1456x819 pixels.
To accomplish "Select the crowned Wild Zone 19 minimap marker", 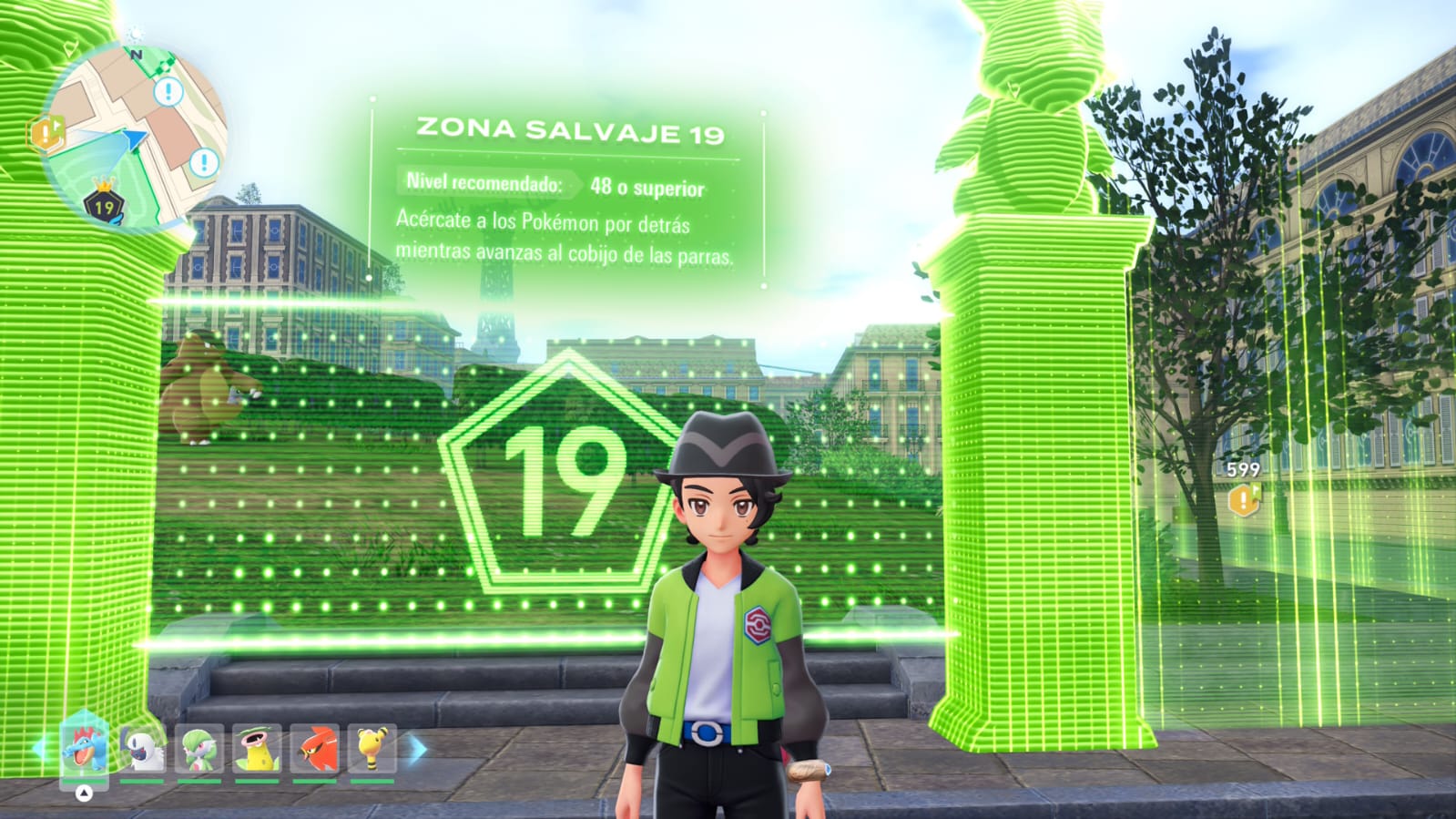I will 104,204.
